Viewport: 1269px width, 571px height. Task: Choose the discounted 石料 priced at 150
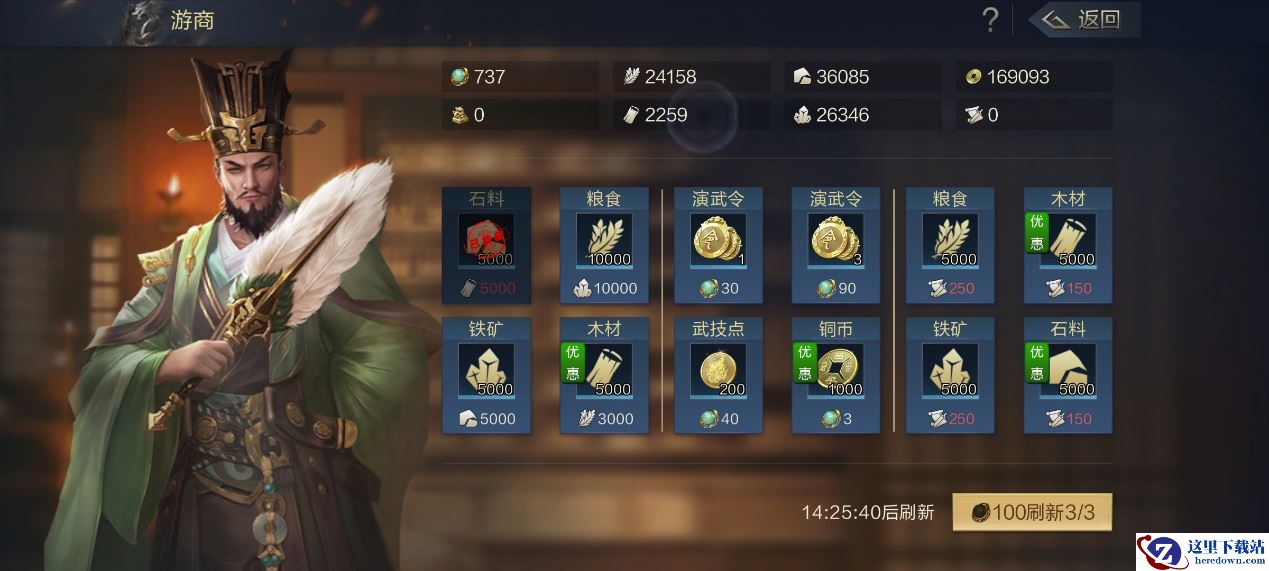(1068, 375)
